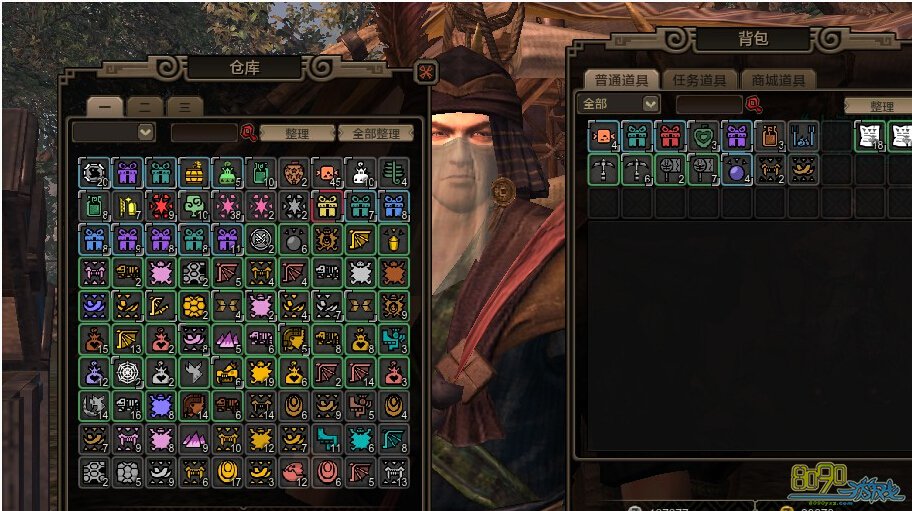Open the warehouse crossed-tools settings button
This screenshot has width=912, height=511.
[425, 73]
